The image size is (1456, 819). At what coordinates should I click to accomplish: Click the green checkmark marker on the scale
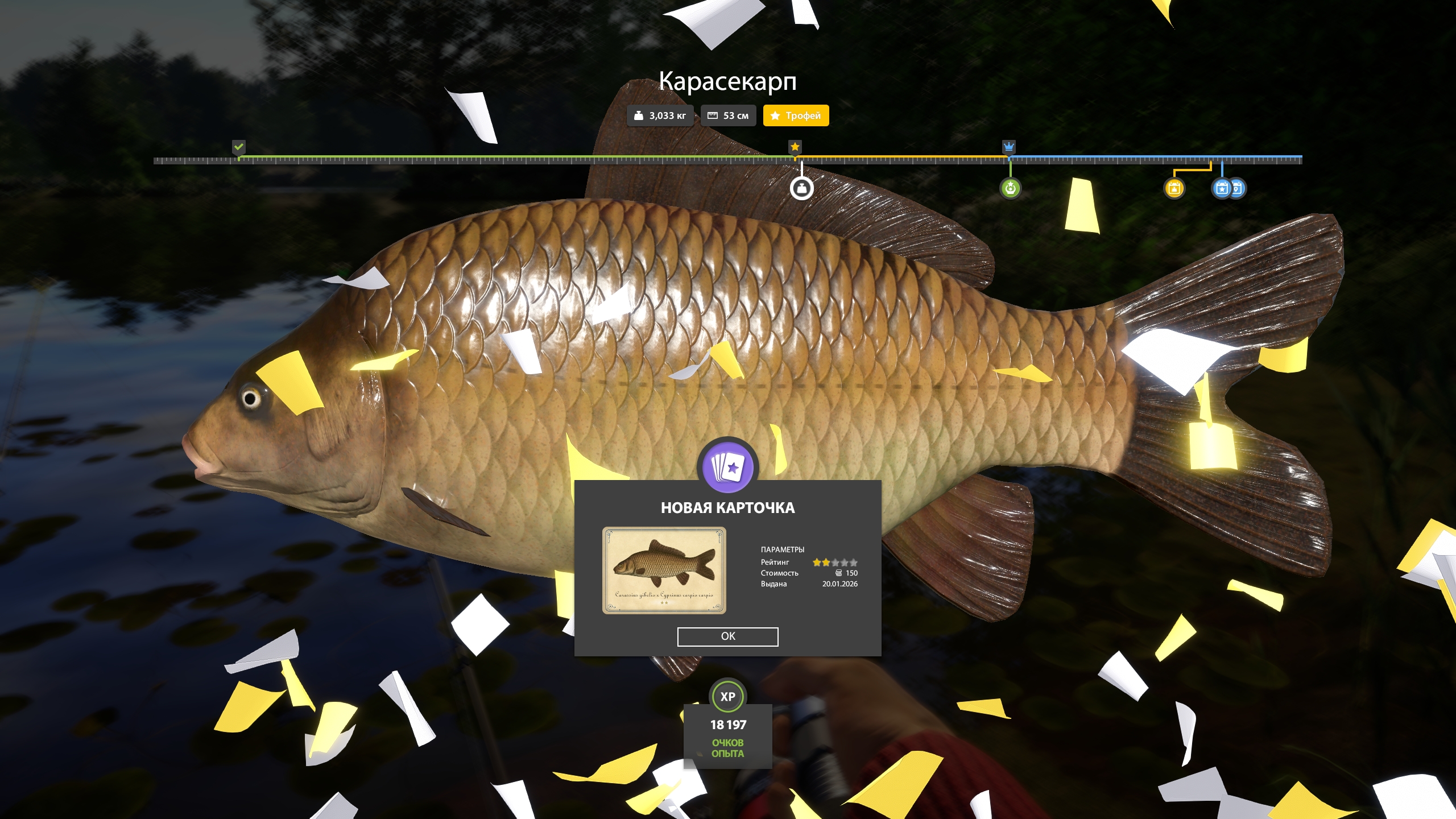tap(239, 147)
